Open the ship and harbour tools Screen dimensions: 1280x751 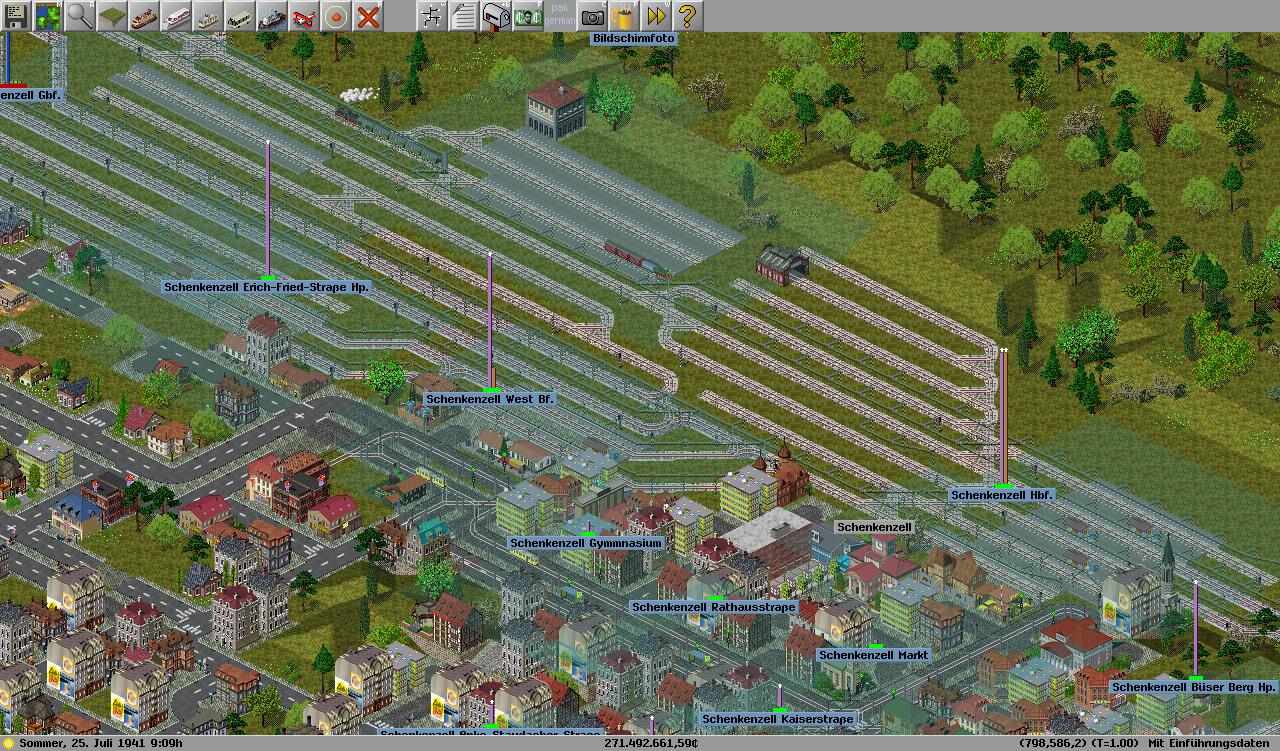[x=272, y=16]
